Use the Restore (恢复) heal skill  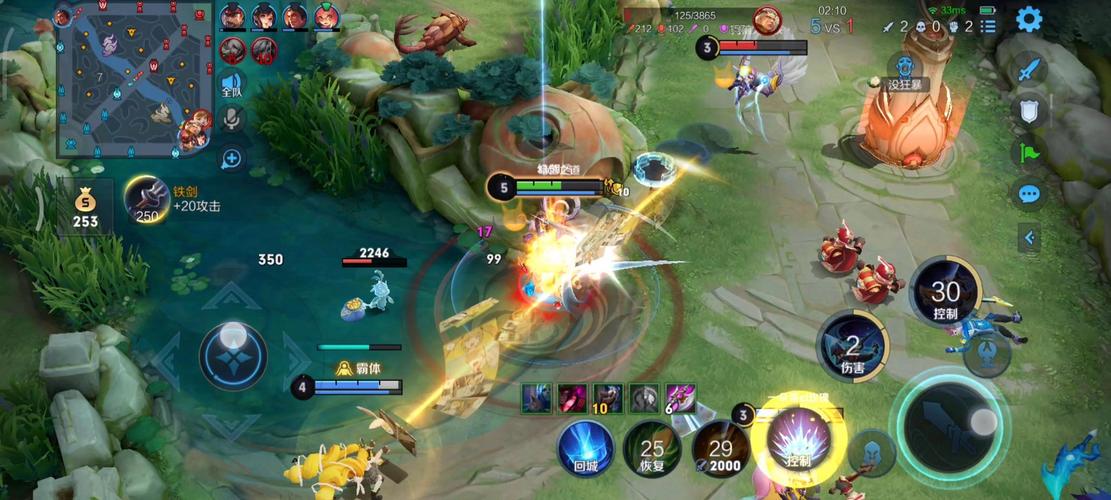[652, 447]
